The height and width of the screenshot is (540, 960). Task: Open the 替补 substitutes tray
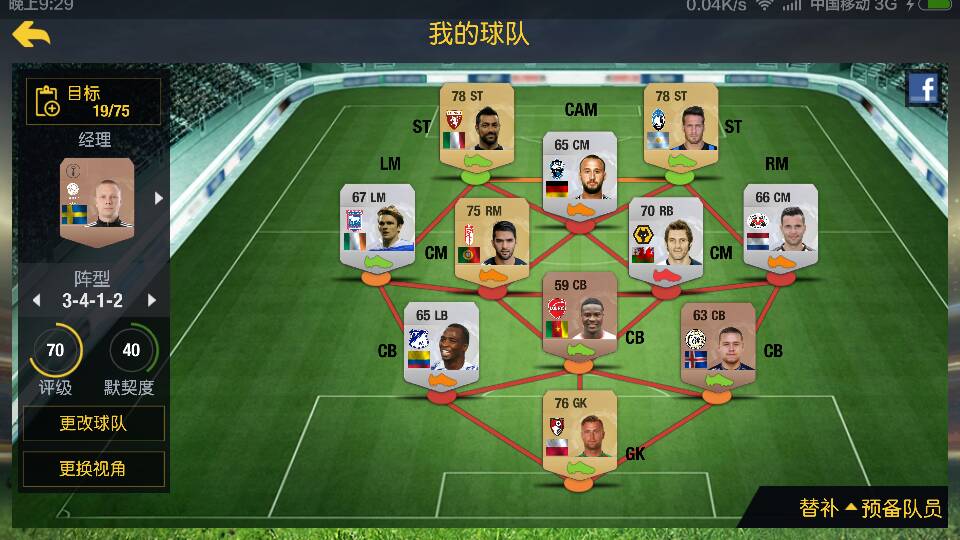(818, 508)
